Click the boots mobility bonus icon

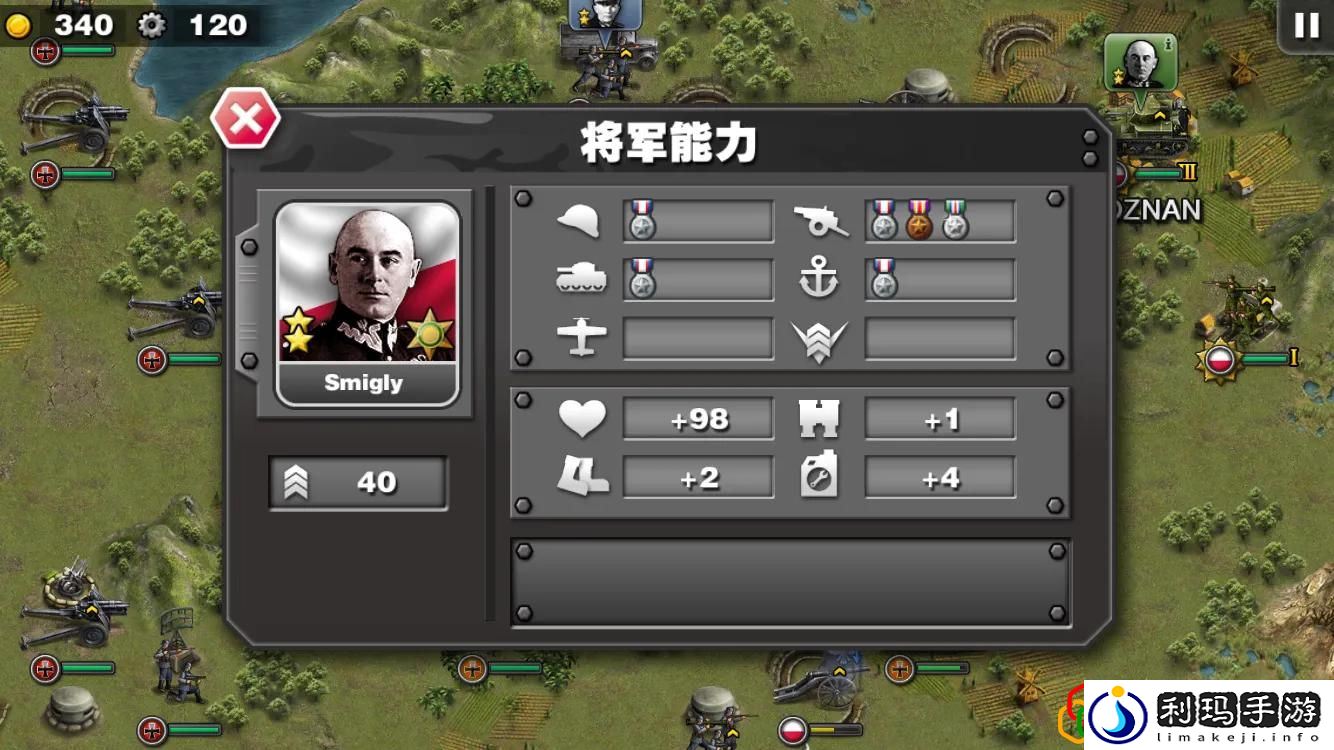[582, 477]
